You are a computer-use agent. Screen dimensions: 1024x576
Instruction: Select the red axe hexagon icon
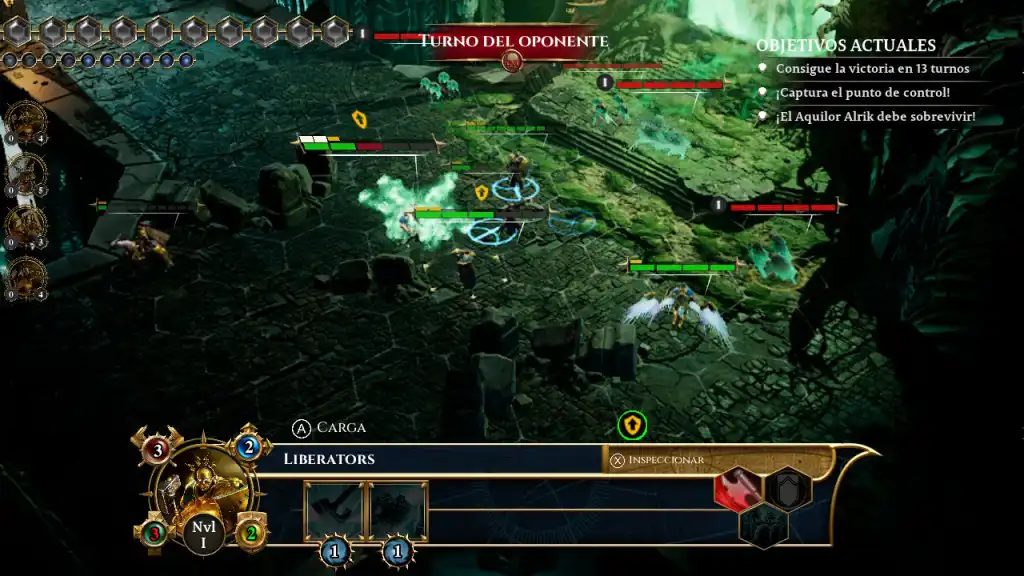coord(739,489)
